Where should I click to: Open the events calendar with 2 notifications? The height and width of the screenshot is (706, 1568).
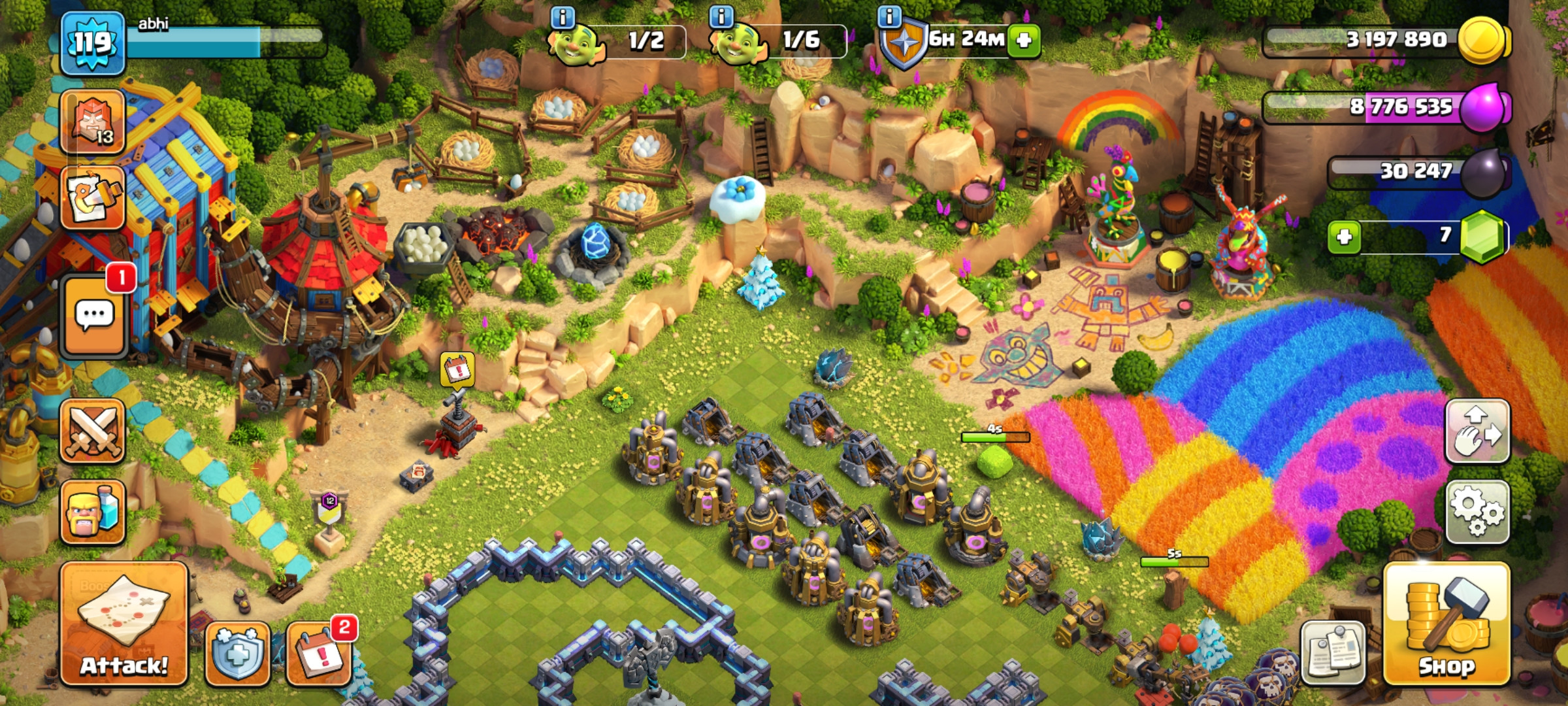tap(319, 654)
